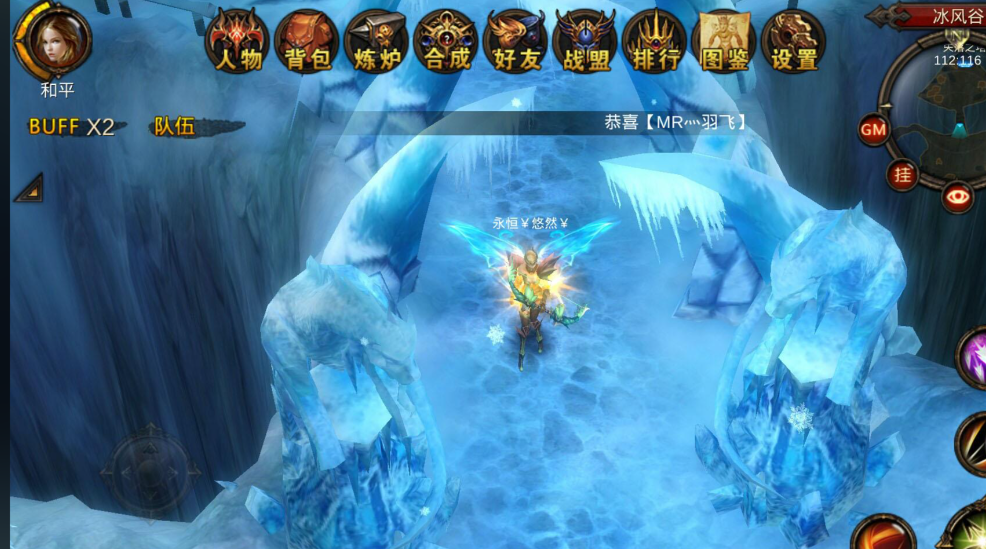Viewport: 986px width, 549px height.
Task: Open the 设置 settings menu
Action: pos(795,42)
